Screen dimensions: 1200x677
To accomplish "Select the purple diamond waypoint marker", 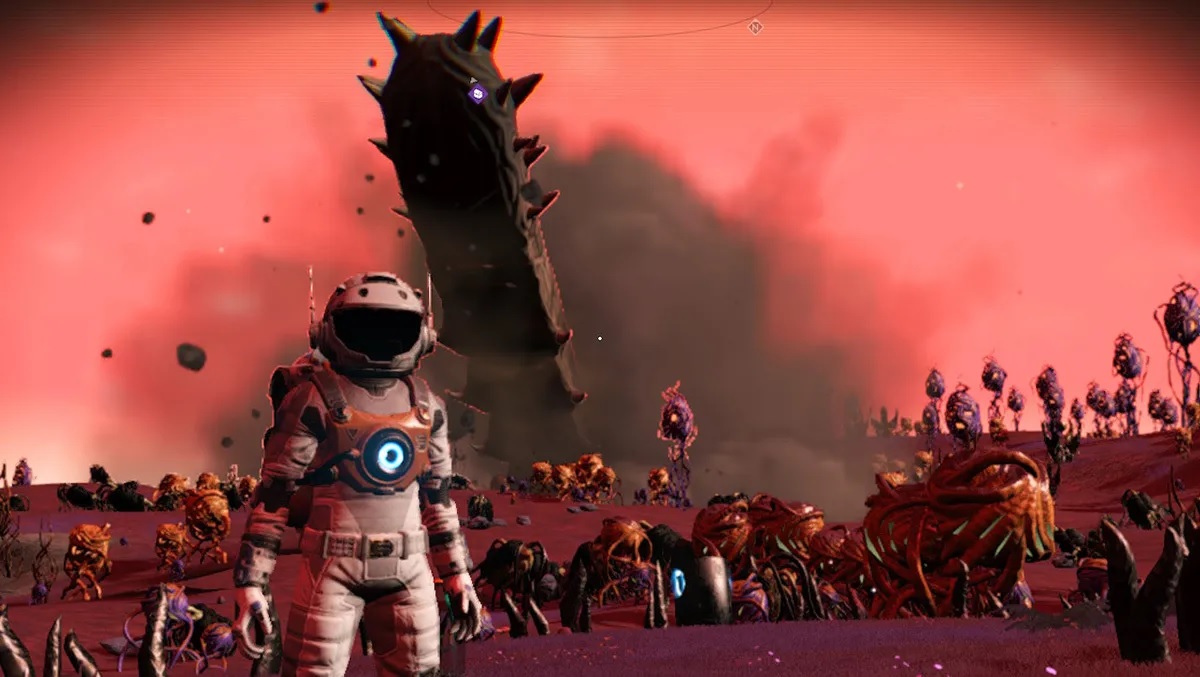I will click(477, 94).
